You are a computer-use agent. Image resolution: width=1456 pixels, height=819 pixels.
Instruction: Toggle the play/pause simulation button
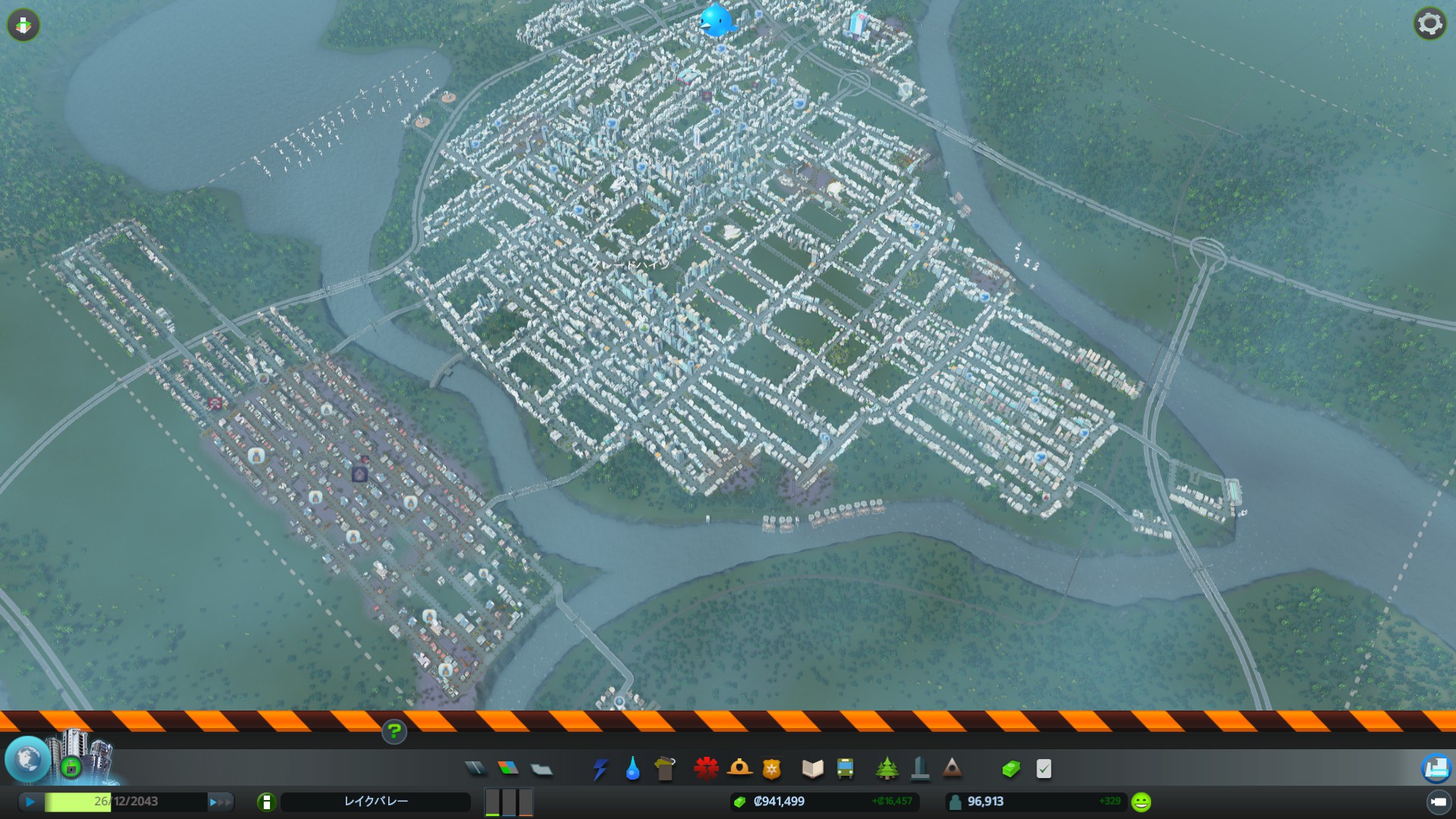click(x=30, y=802)
